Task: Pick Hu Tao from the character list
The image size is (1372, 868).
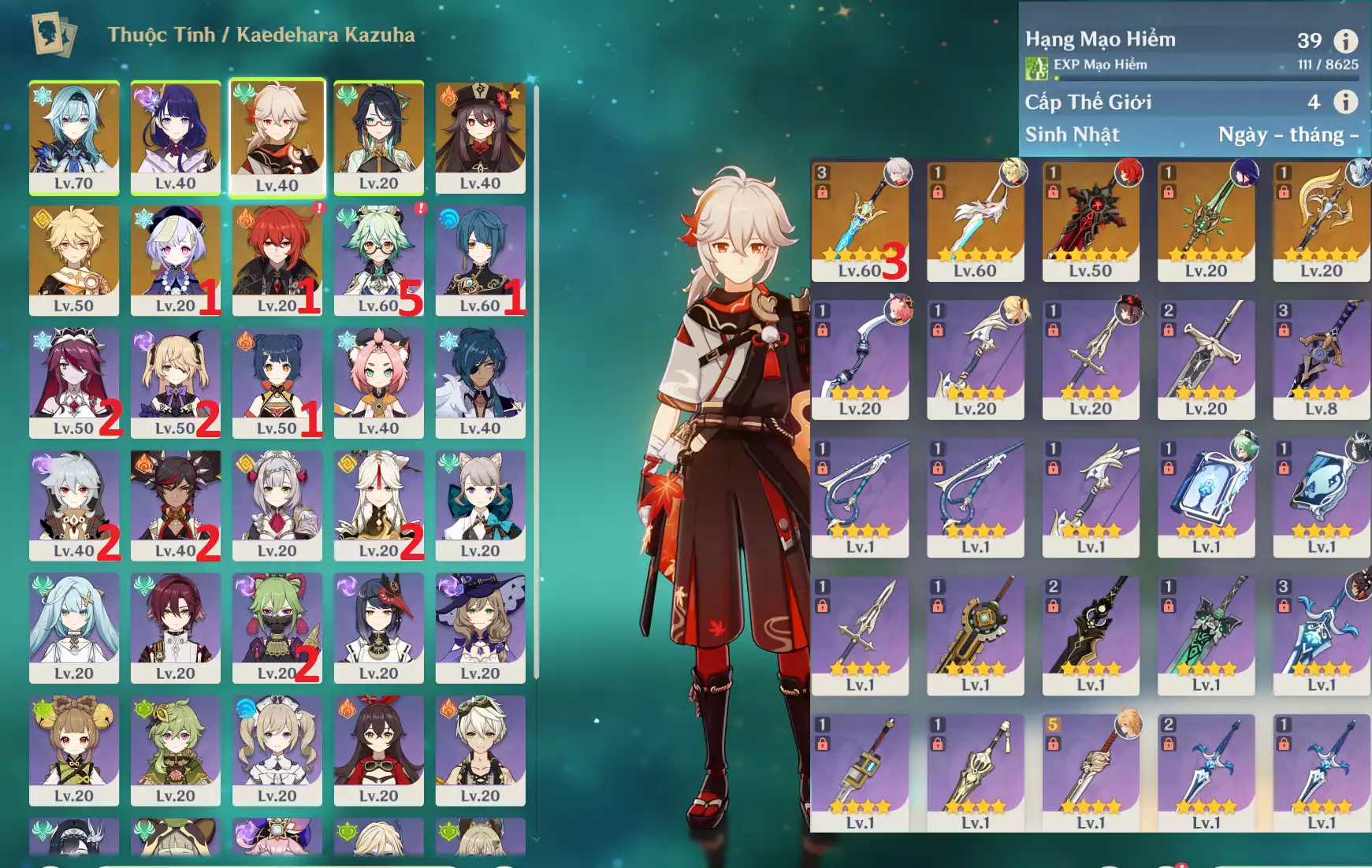Action: click(x=480, y=135)
